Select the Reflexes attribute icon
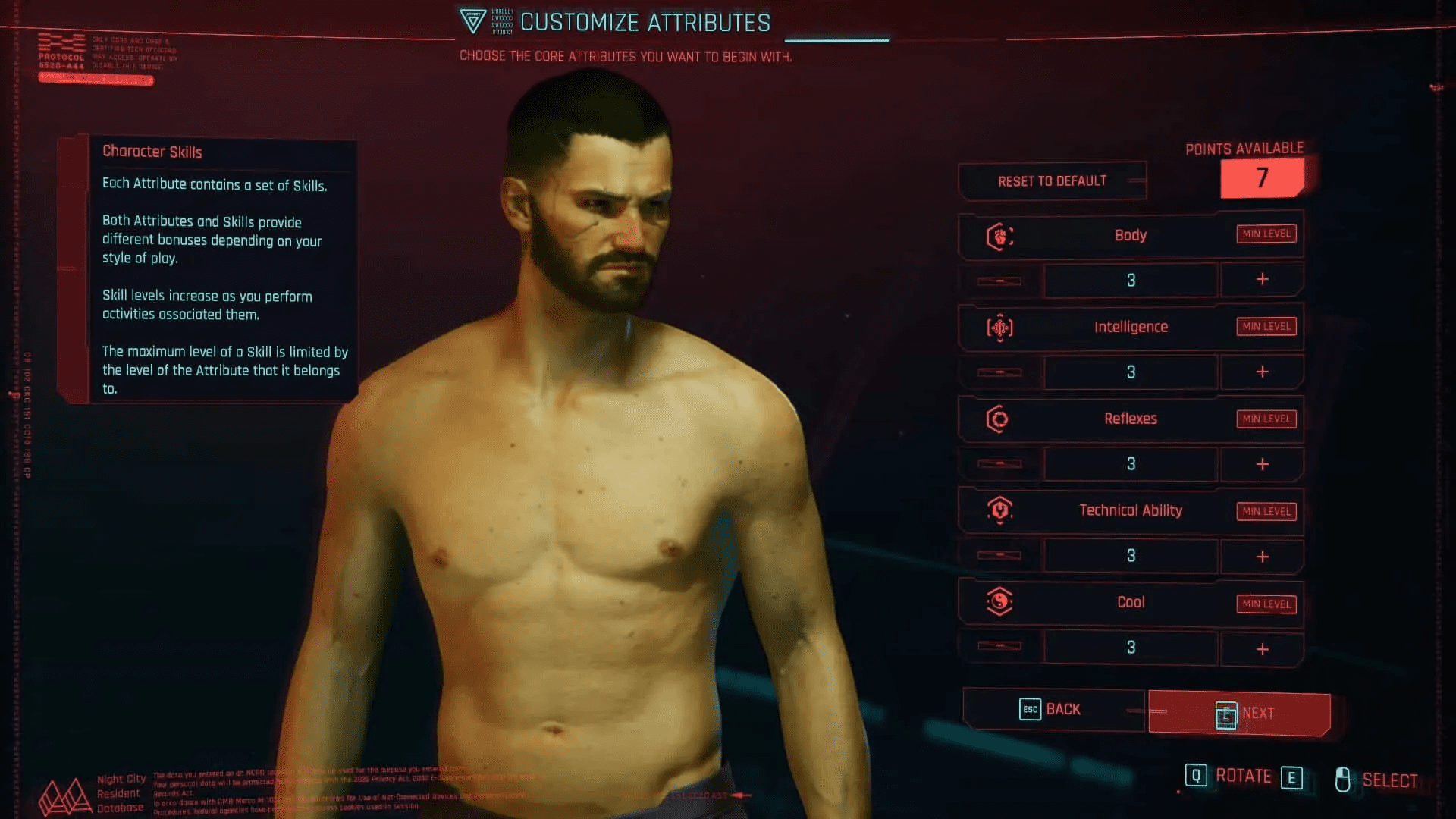The image size is (1456, 819). (999, 419)
